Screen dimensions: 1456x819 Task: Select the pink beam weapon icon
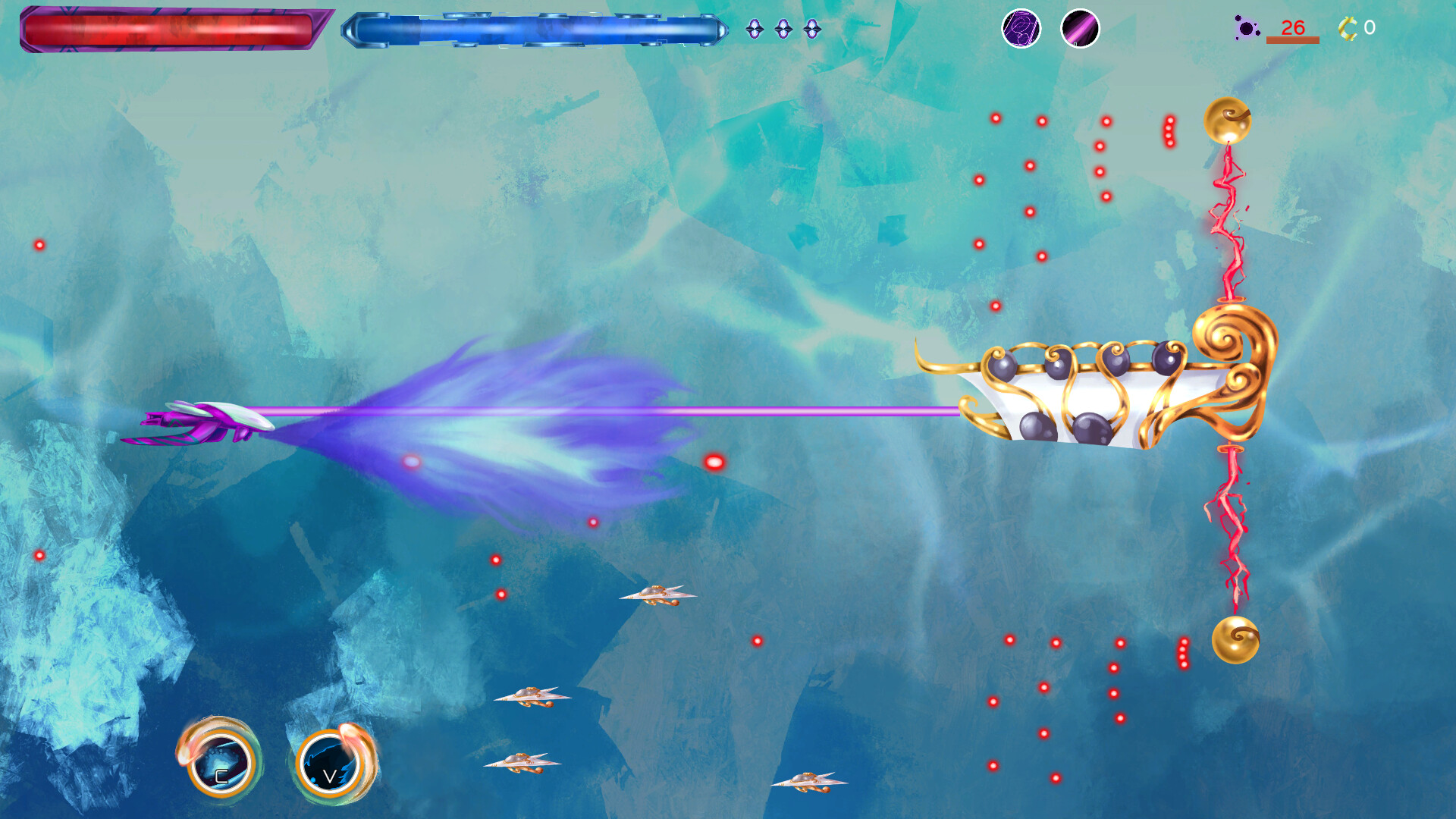click(1080, 29)
